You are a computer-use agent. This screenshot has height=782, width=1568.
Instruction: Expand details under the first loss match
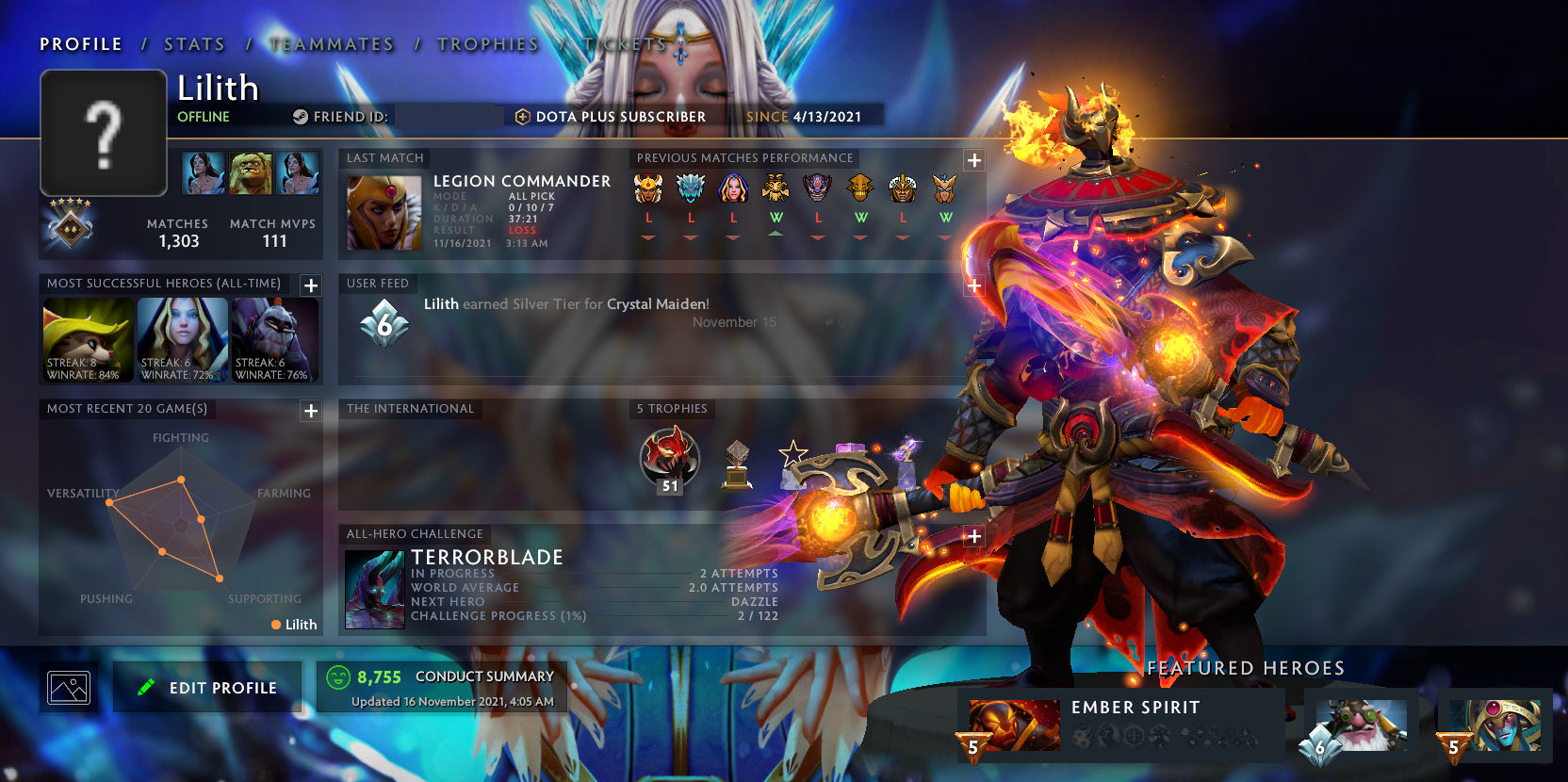click(x=646, y=238)
